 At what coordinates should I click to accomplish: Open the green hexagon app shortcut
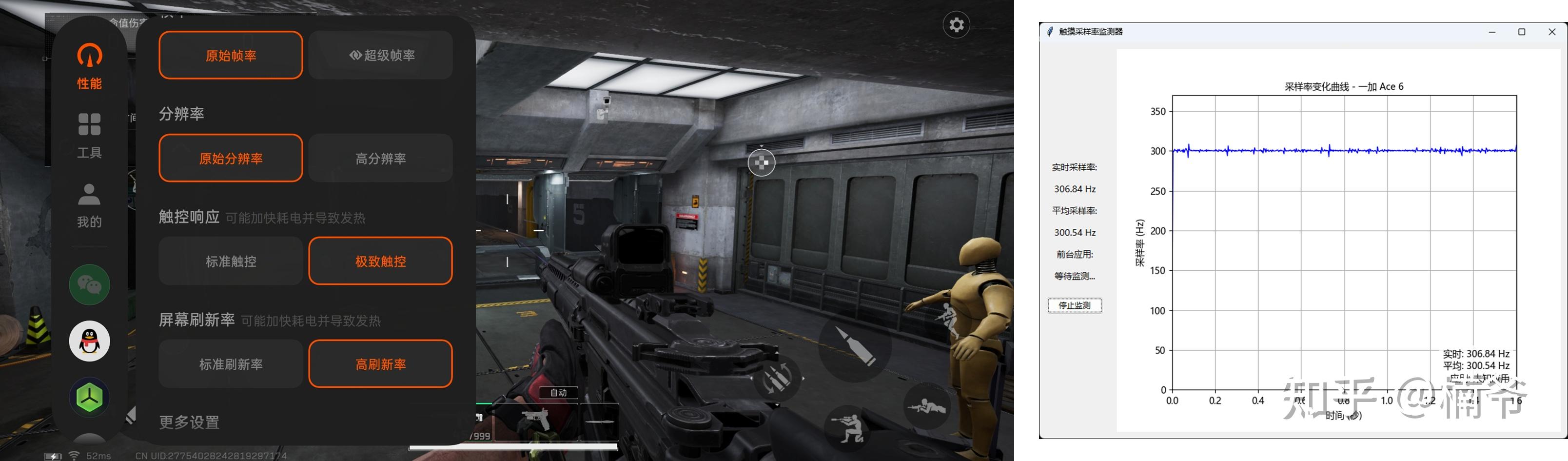coord(90,397)
